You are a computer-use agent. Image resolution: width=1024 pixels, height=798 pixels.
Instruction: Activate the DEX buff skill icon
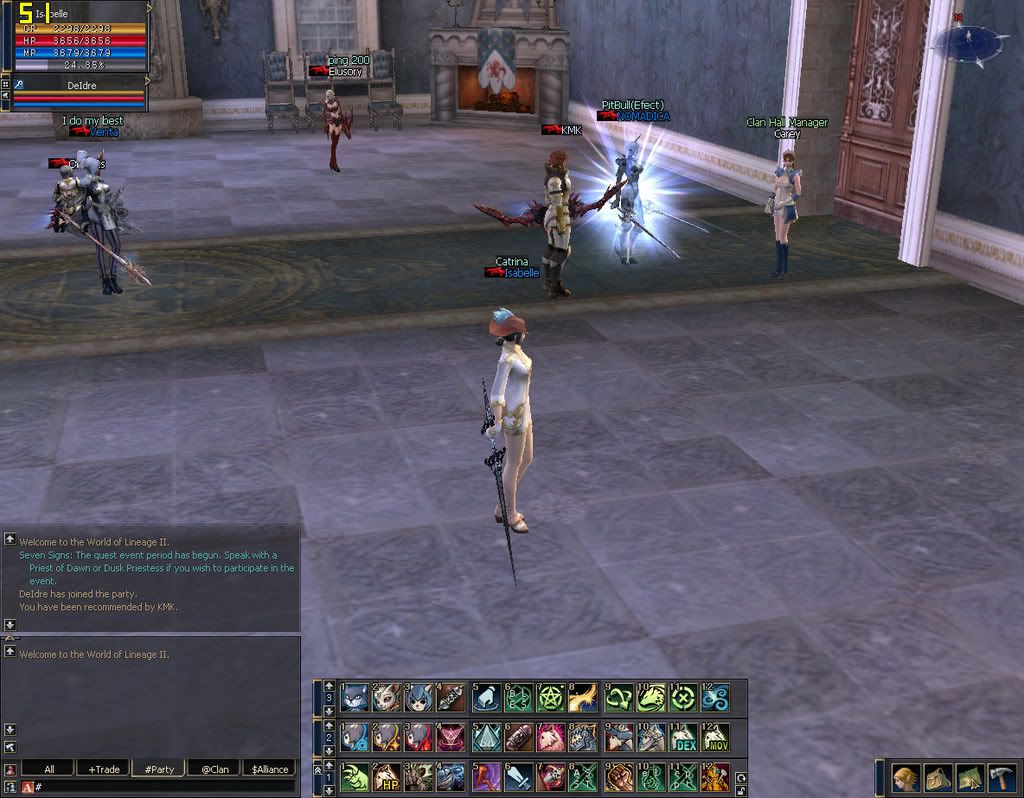point(683,738)
